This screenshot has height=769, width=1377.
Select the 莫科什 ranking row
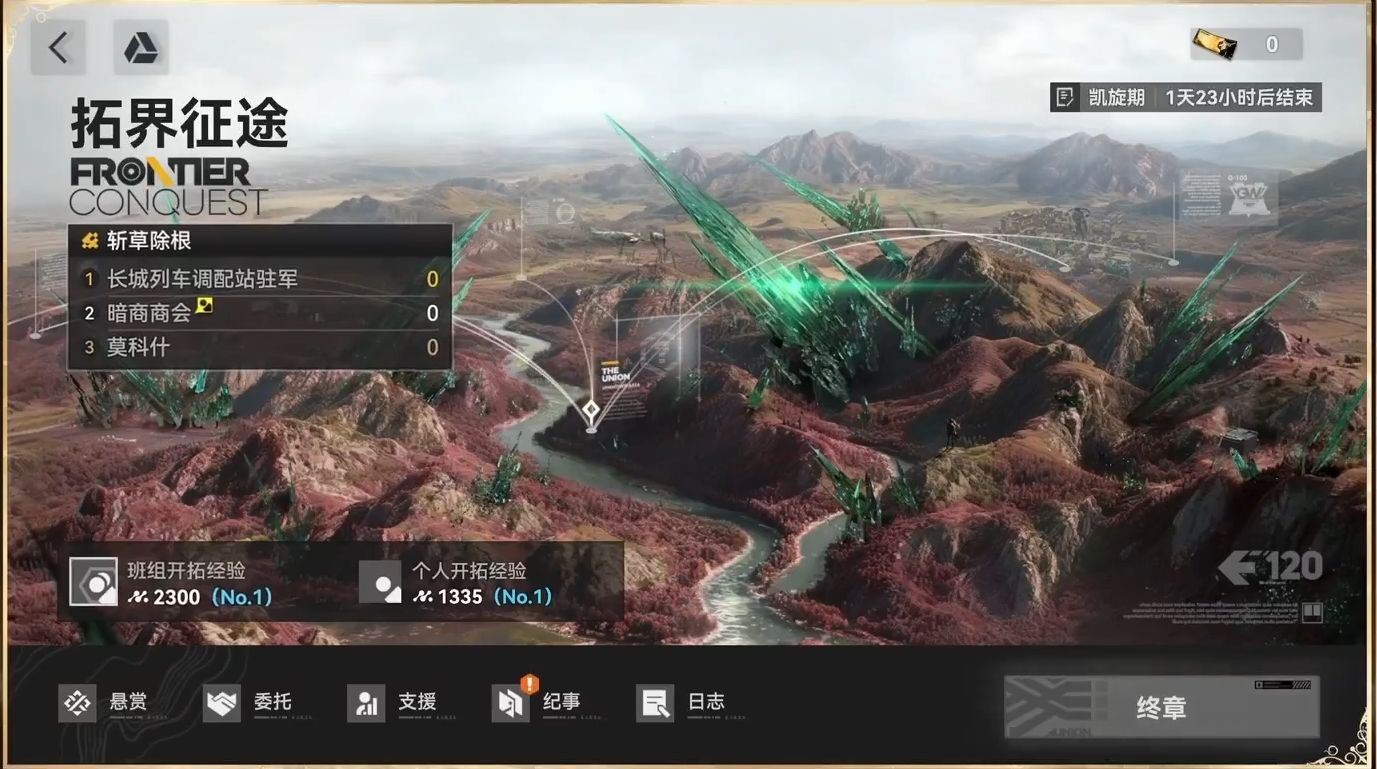pyautogui.click(x=260, y=347)
